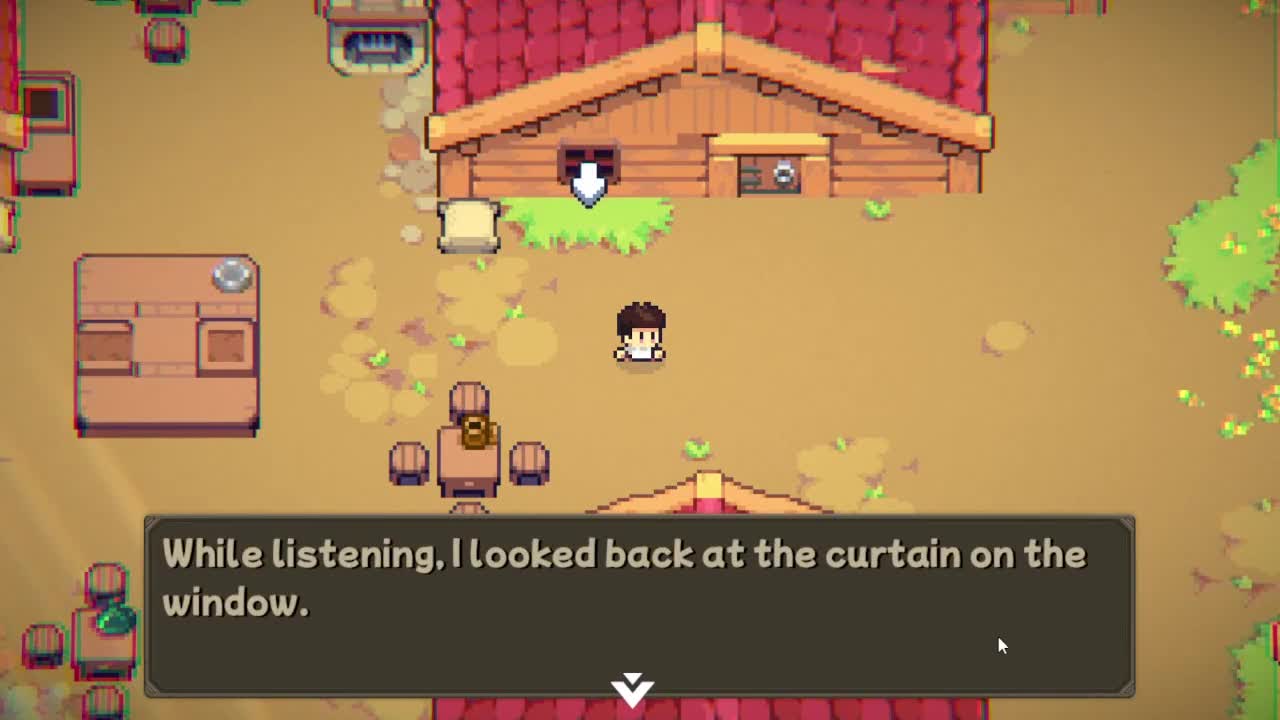Image resolution: width=1280 pixels, height=720 pixels.
Task: Advance dialogue with the down-arrow indicator
Action: click(632, 688)
